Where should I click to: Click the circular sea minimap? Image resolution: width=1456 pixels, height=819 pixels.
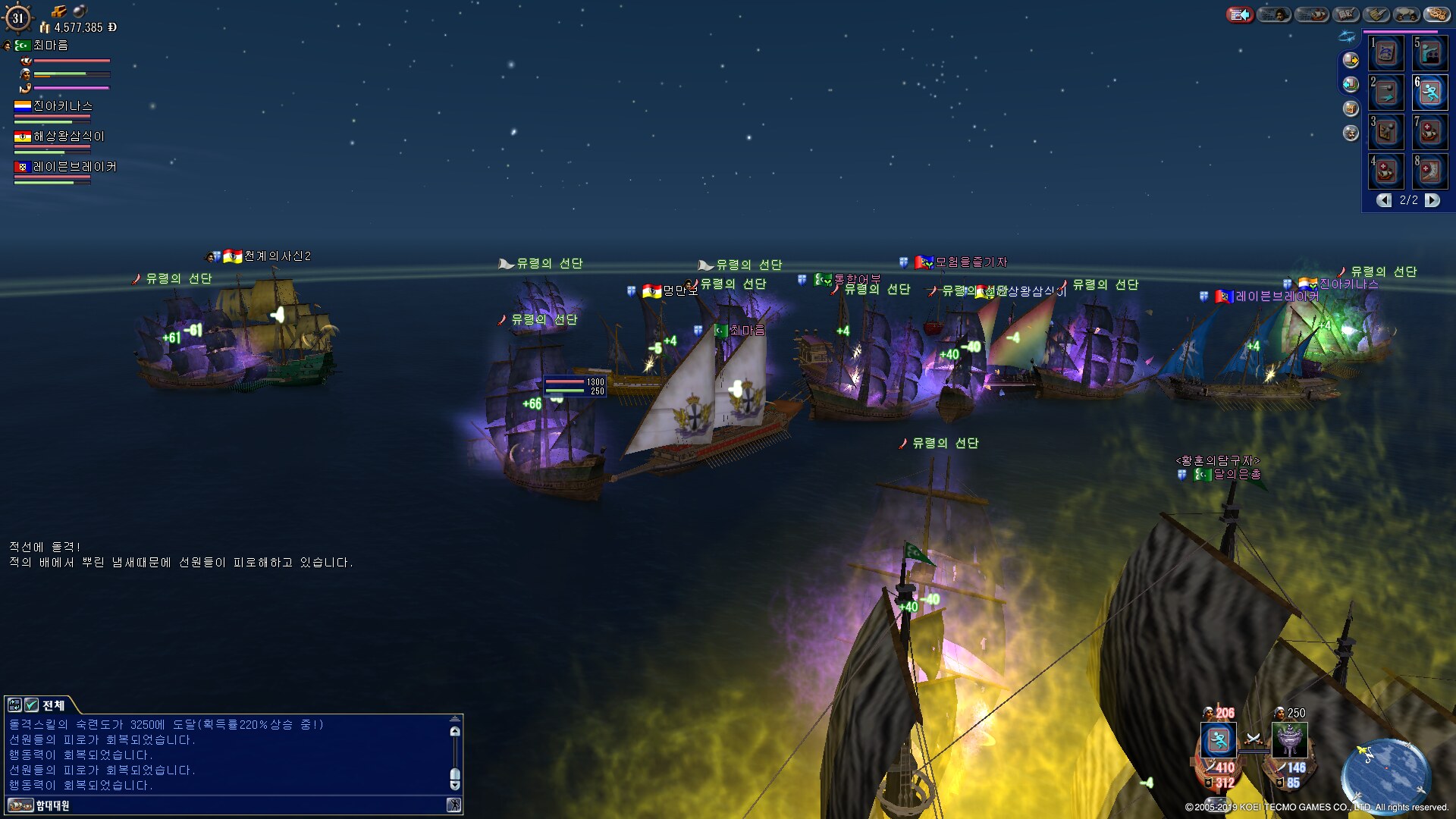(x=1385, y=775)
